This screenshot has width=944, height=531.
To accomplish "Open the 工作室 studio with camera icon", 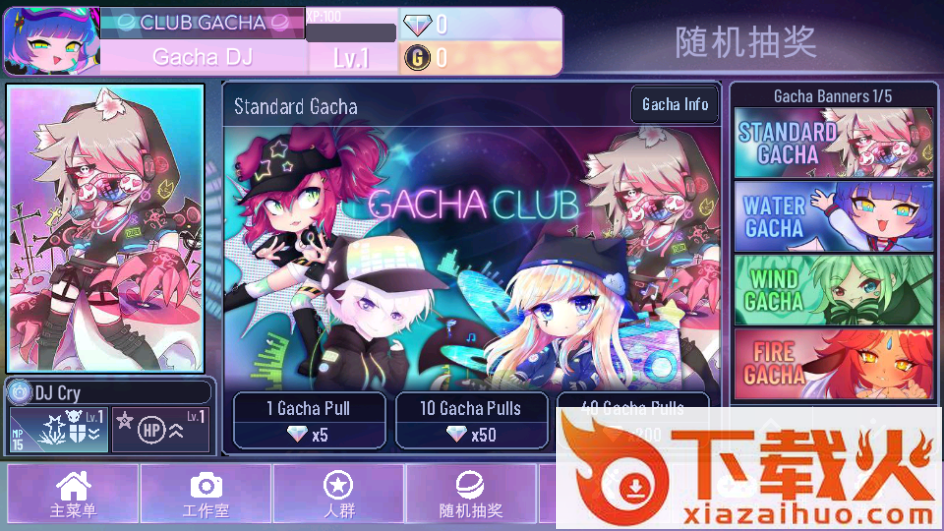I will coord(206,495).
